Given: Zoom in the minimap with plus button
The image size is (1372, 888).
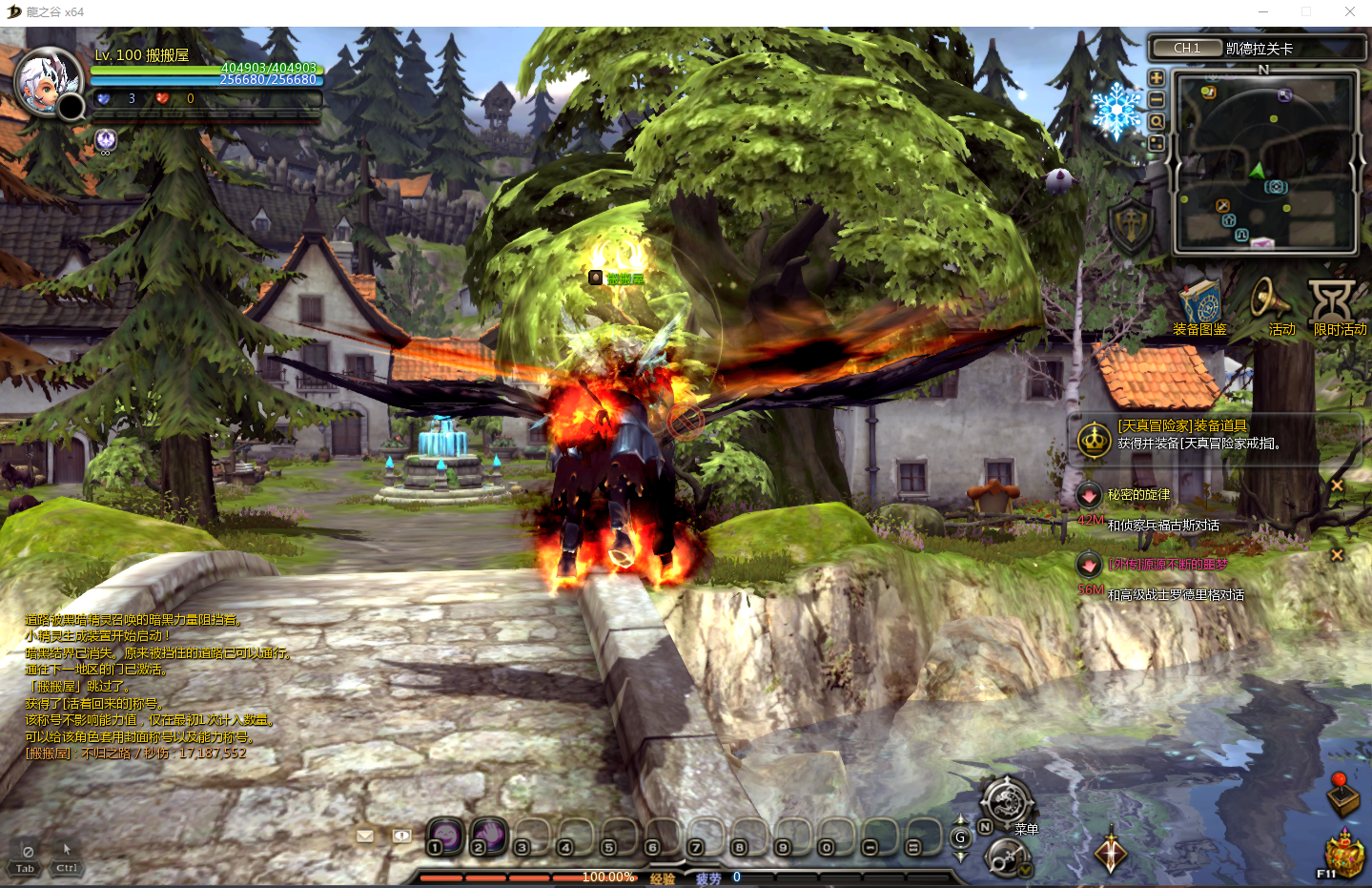Looking at the screenshot, I should pyautogui.click(x=1157, y=78).
